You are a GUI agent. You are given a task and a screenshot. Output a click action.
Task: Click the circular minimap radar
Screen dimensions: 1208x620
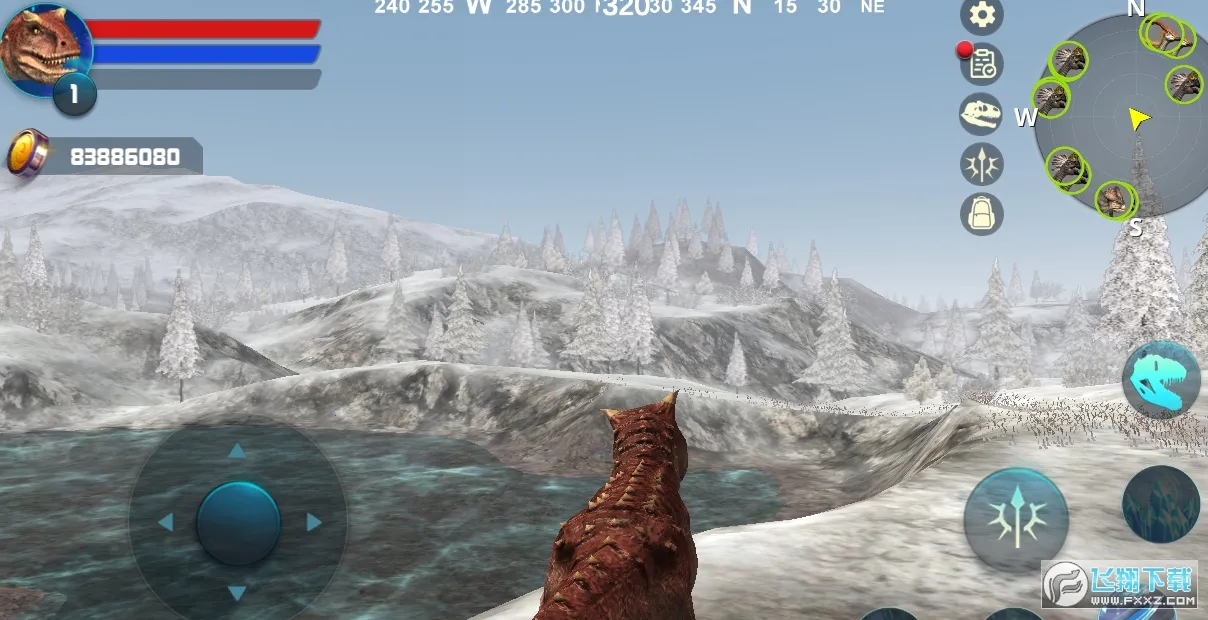click(1120, 115)
